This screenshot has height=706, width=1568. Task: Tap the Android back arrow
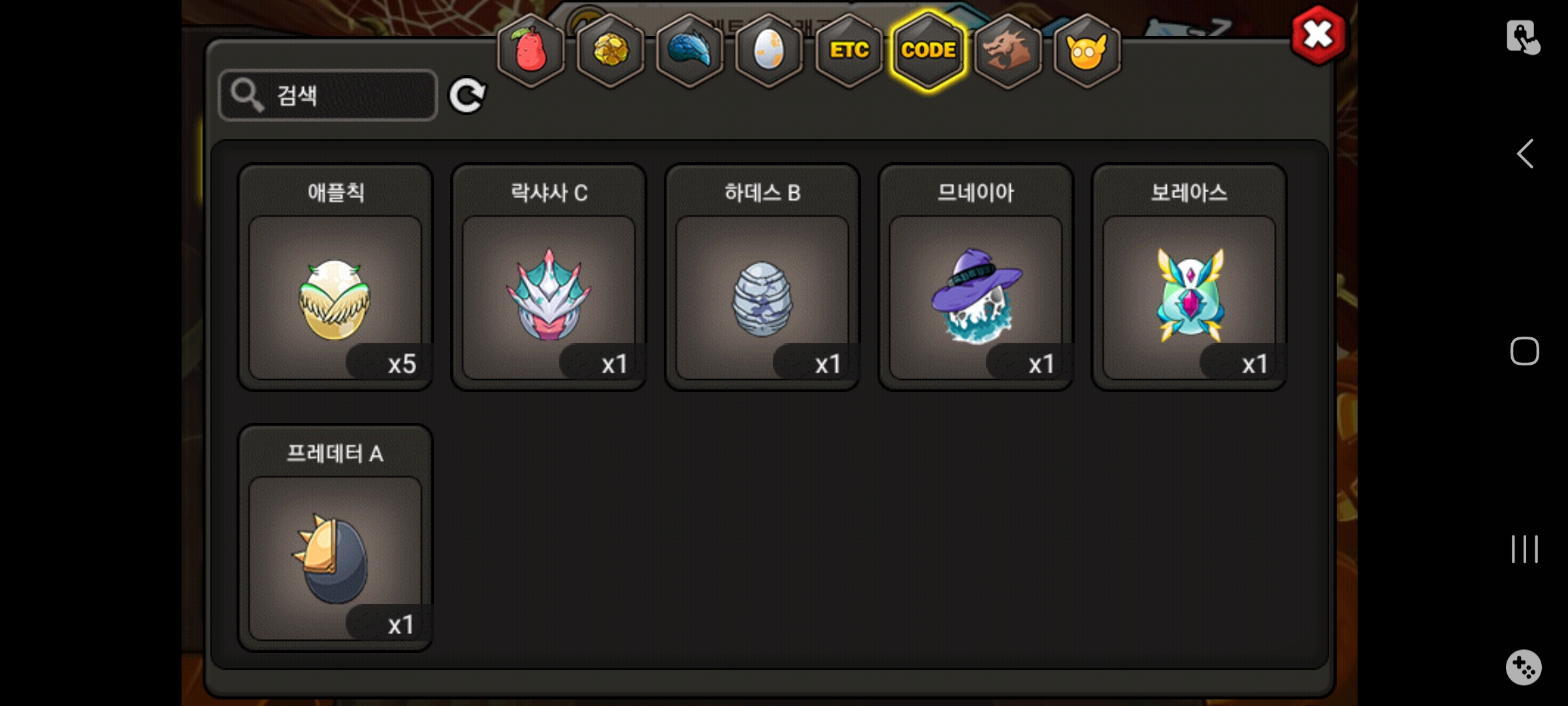pyautogui.click(x=1525, y=154)
